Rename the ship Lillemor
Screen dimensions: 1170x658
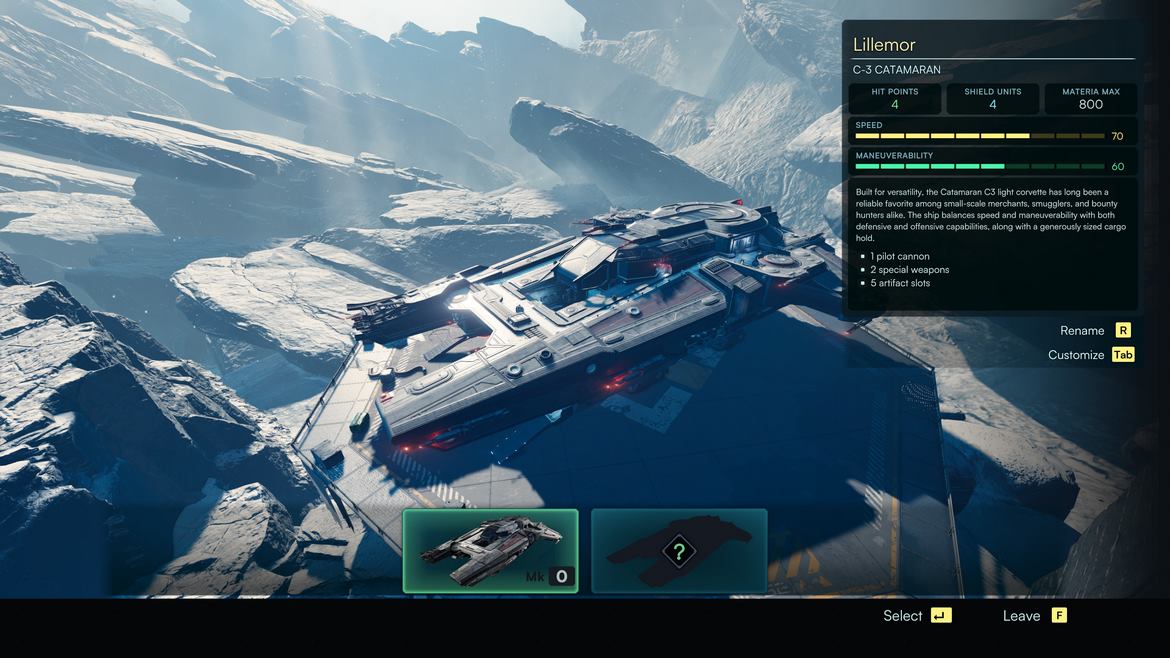[1094, 331]
